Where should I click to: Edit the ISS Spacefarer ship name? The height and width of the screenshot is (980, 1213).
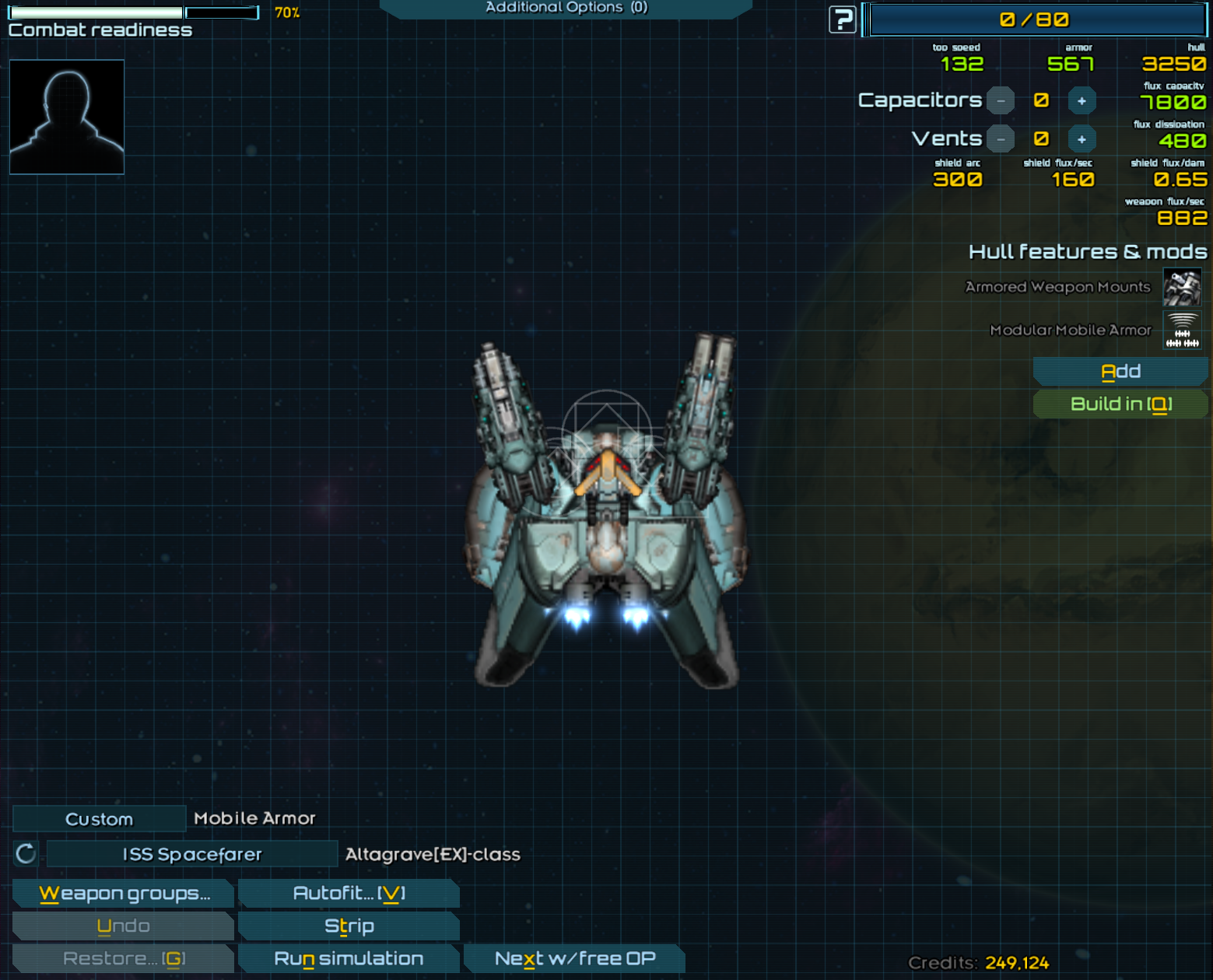(192, 854)
